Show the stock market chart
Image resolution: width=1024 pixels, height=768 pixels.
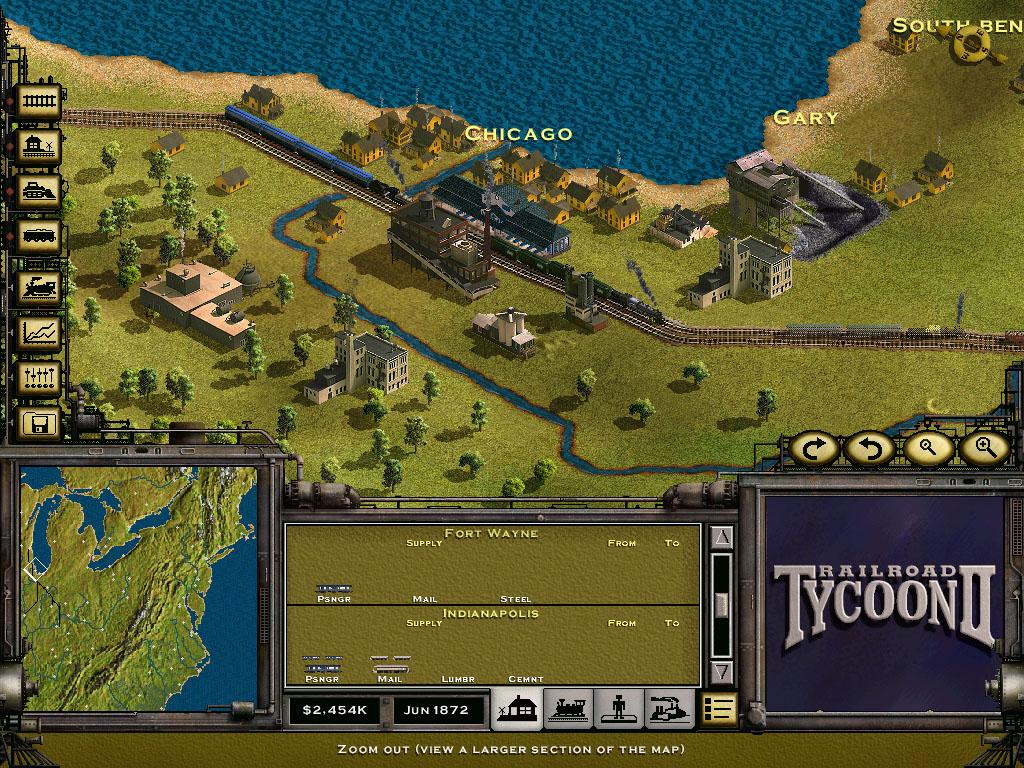40,333
